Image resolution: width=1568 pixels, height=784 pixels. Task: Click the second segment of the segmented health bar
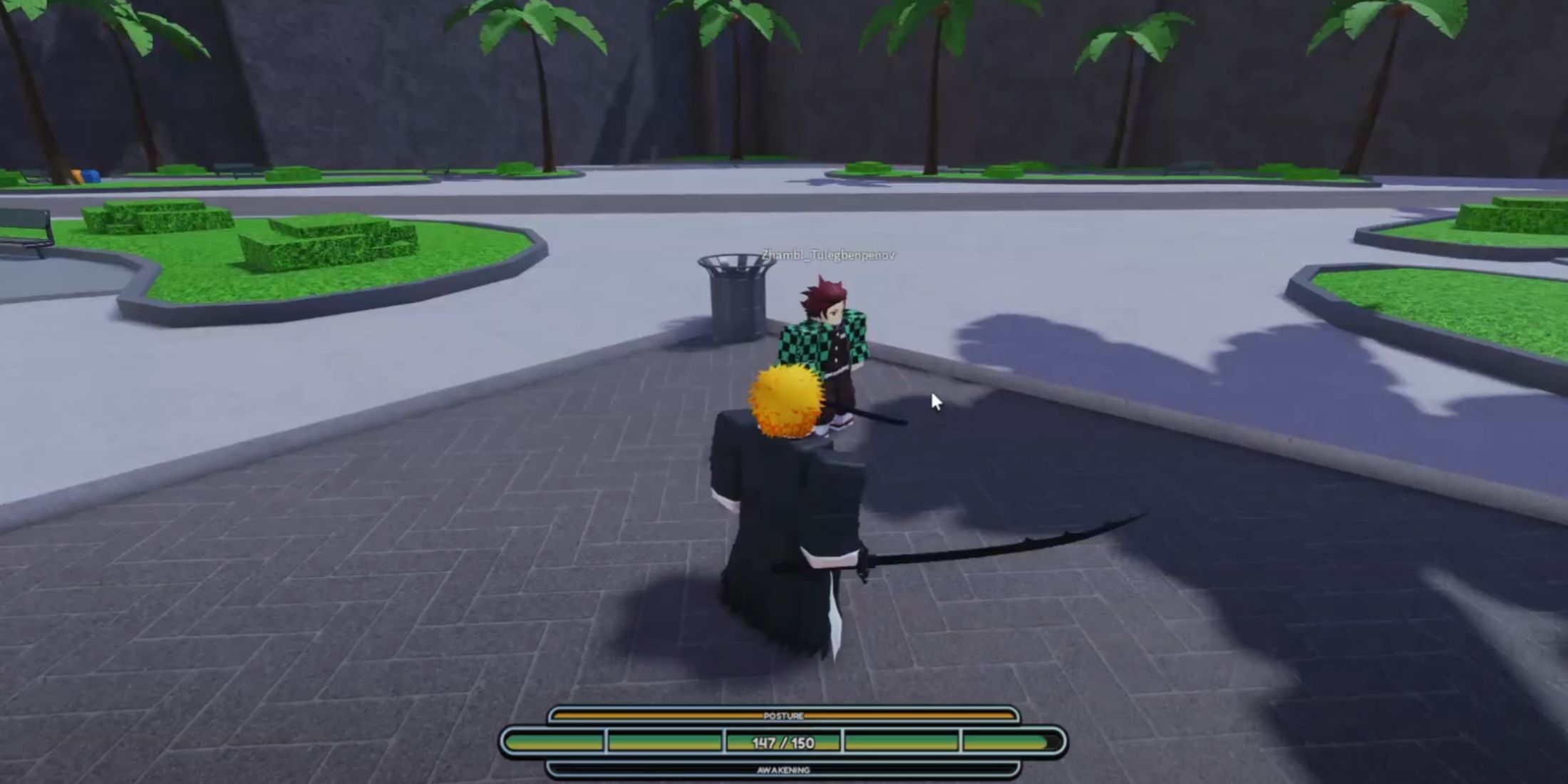[x=666, y=743]
